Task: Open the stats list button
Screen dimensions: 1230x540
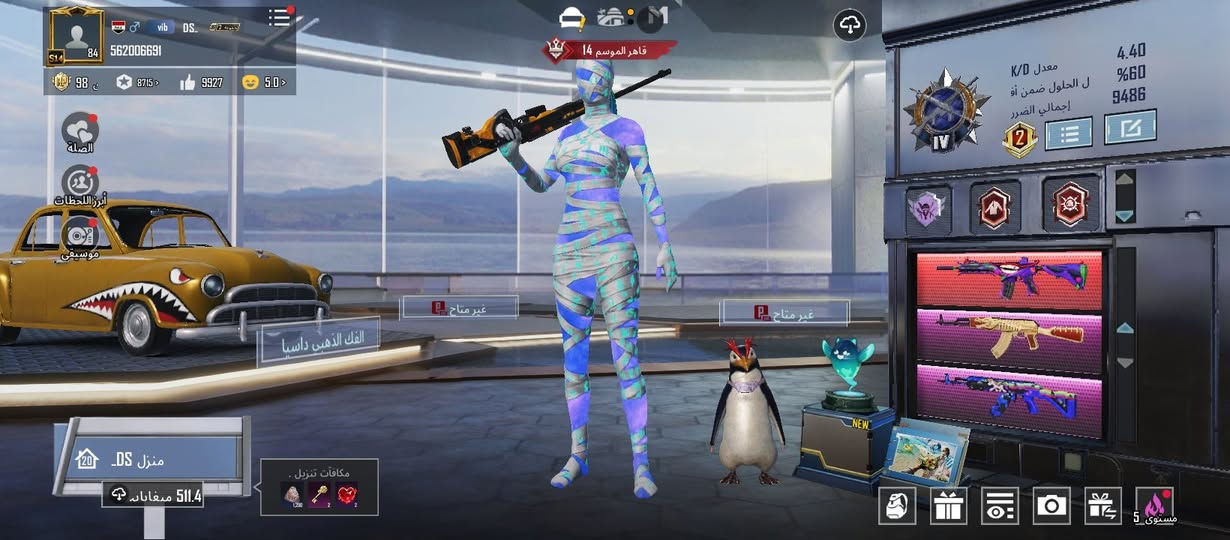Action: tap(1068, 132)
